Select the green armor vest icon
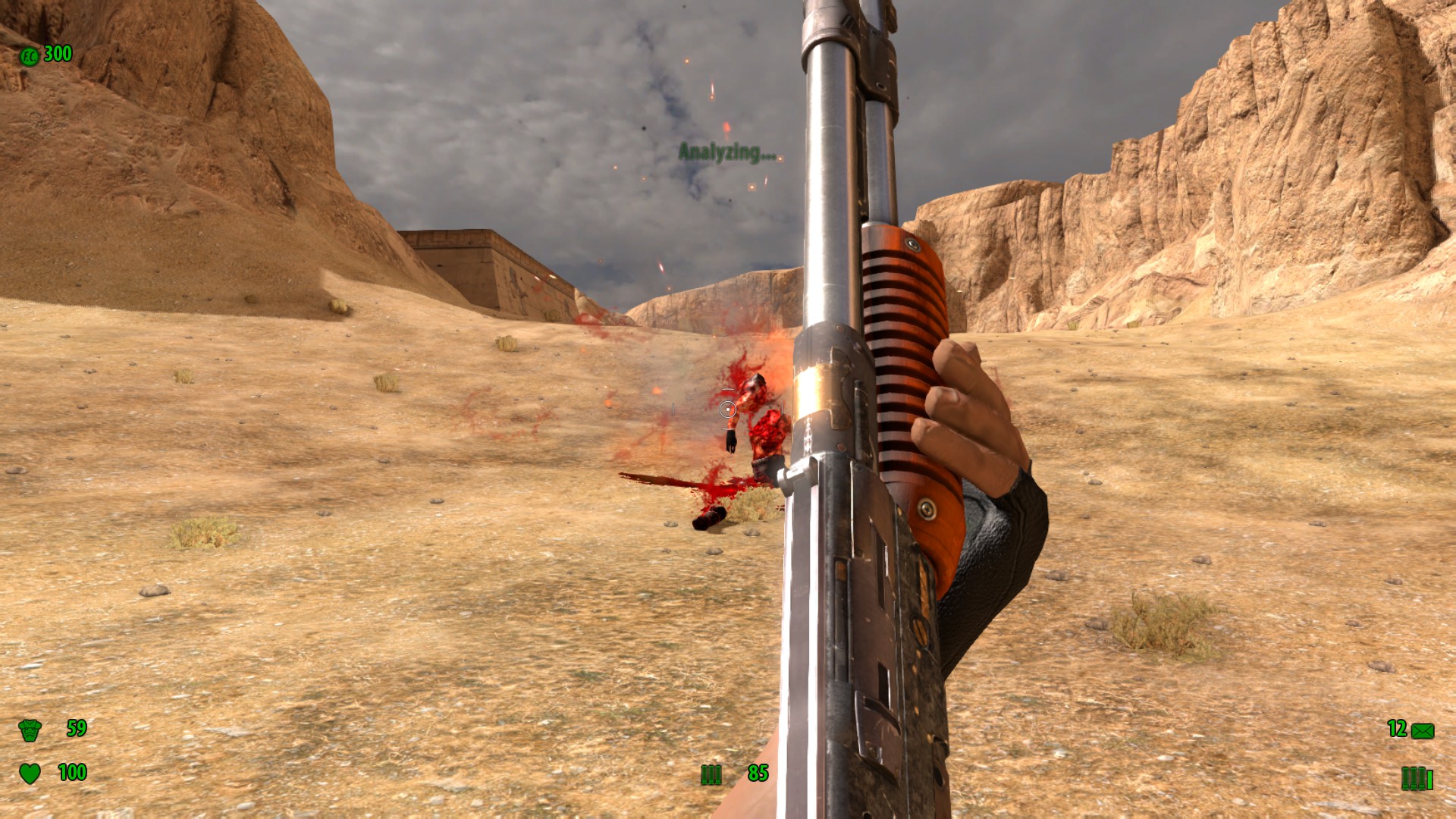The height and width of the screenshot is (819, 1456). 30,730
